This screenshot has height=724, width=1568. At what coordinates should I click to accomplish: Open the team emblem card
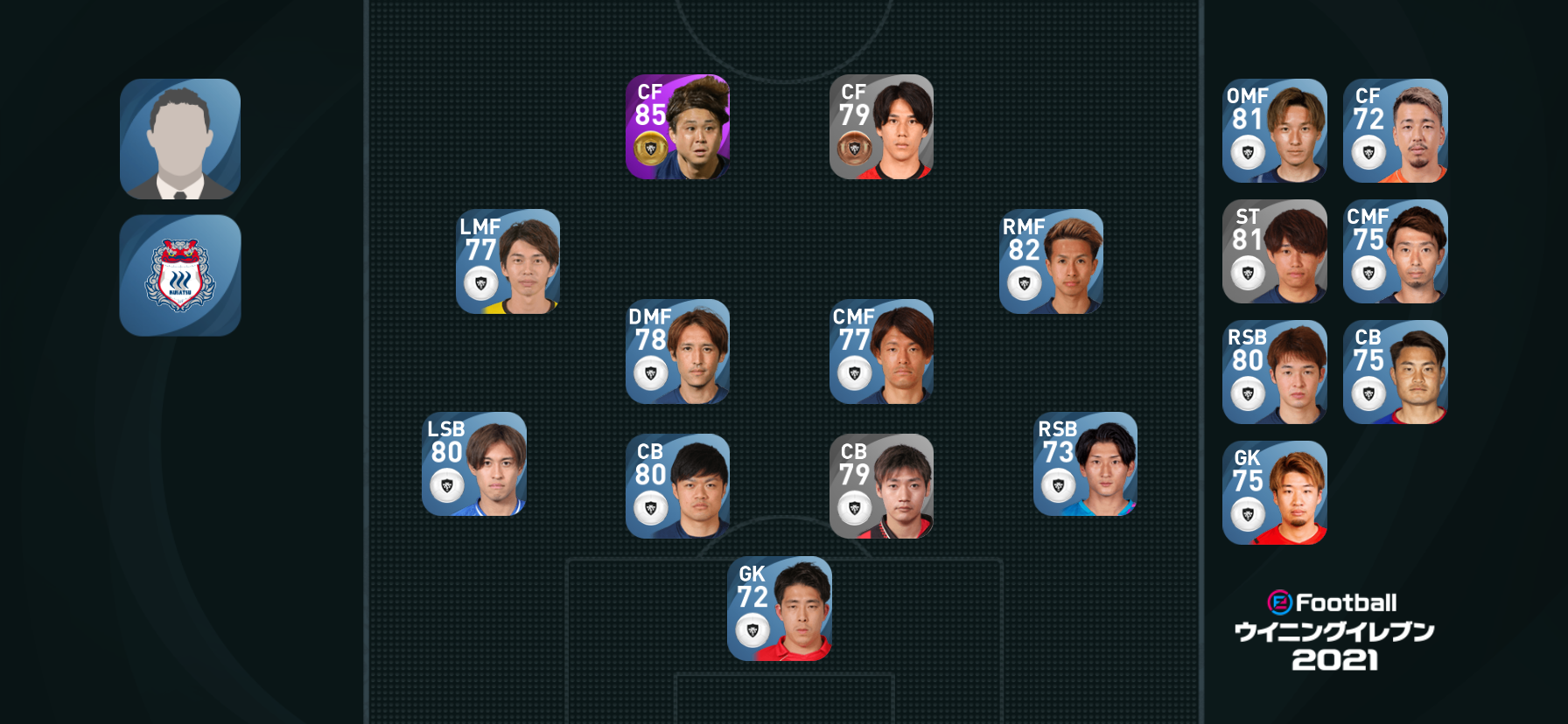click(x=180, y=275)
